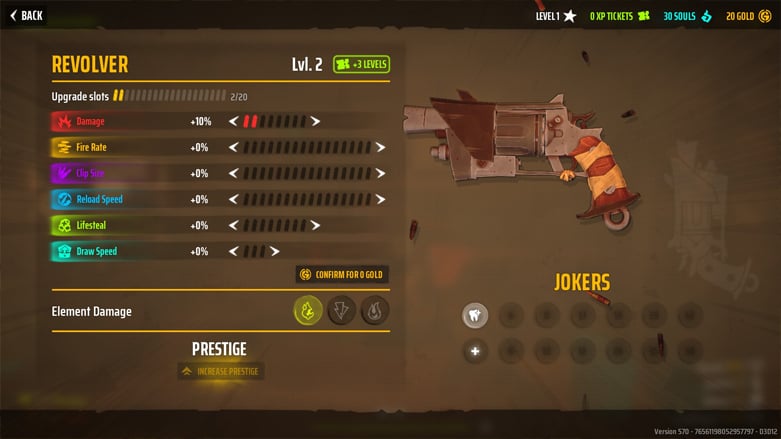
Task: Raise the Clip Size upgrade
Action: tap(381, 173)
